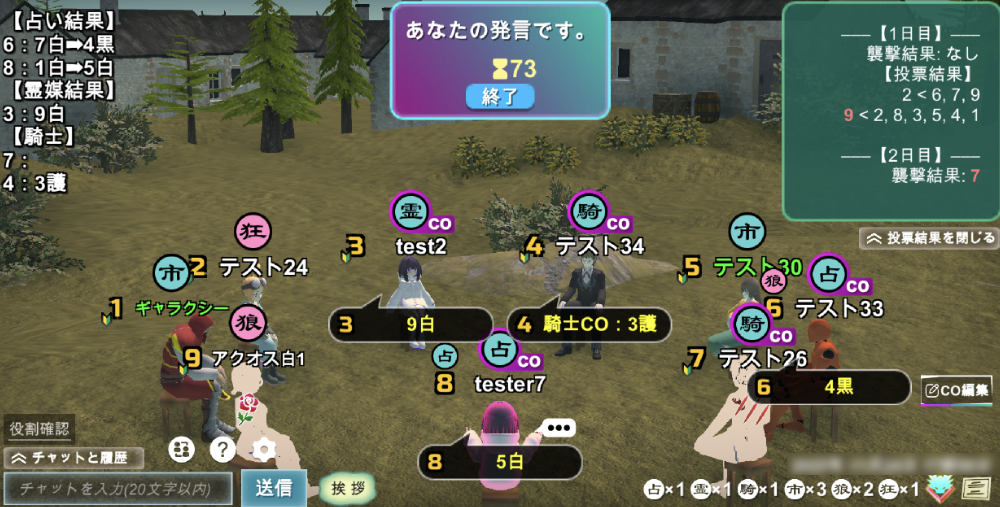Click the 終了 button to end speech

click(499, 96)
